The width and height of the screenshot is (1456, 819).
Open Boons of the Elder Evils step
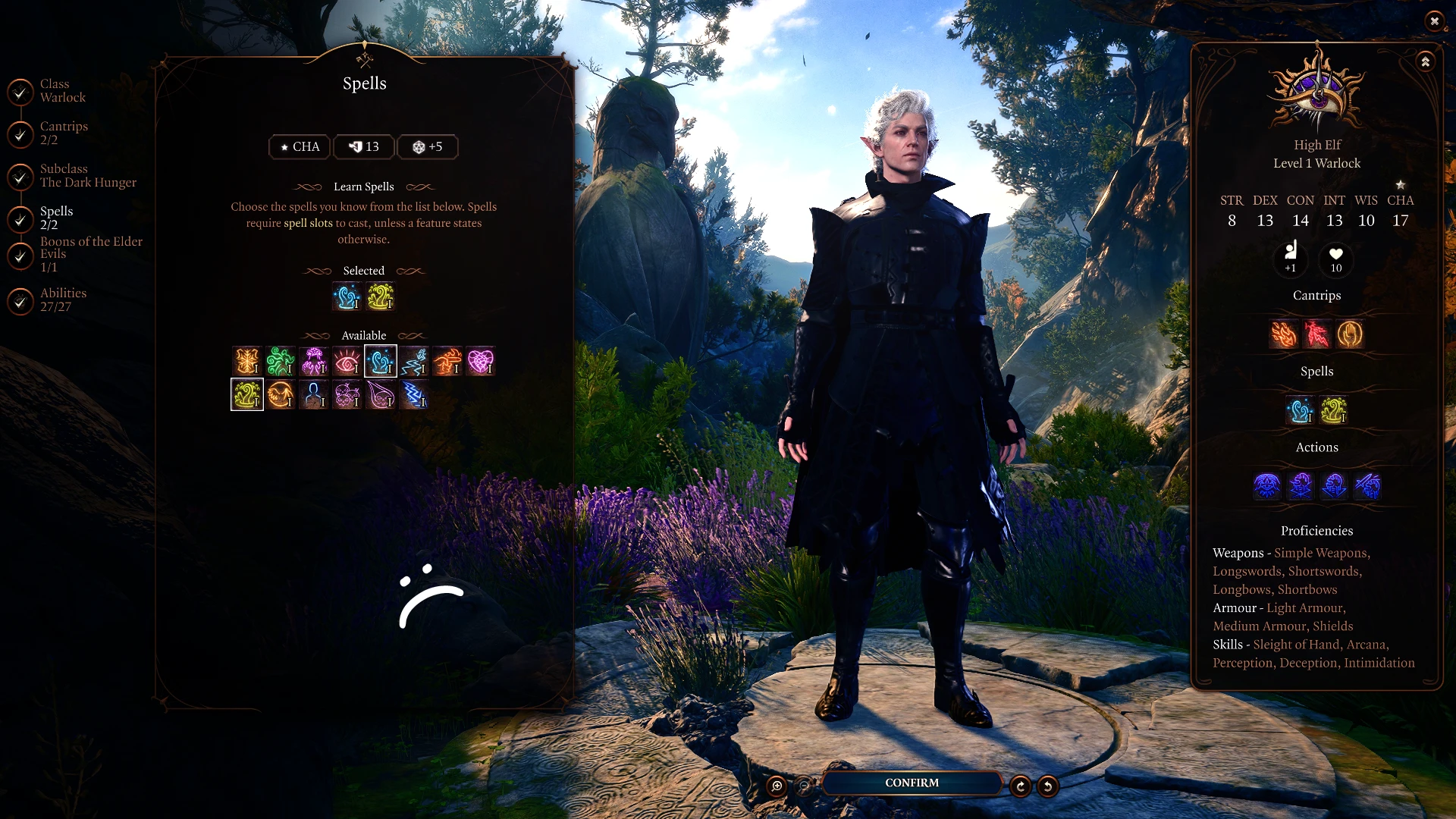(x=91, y=255)
